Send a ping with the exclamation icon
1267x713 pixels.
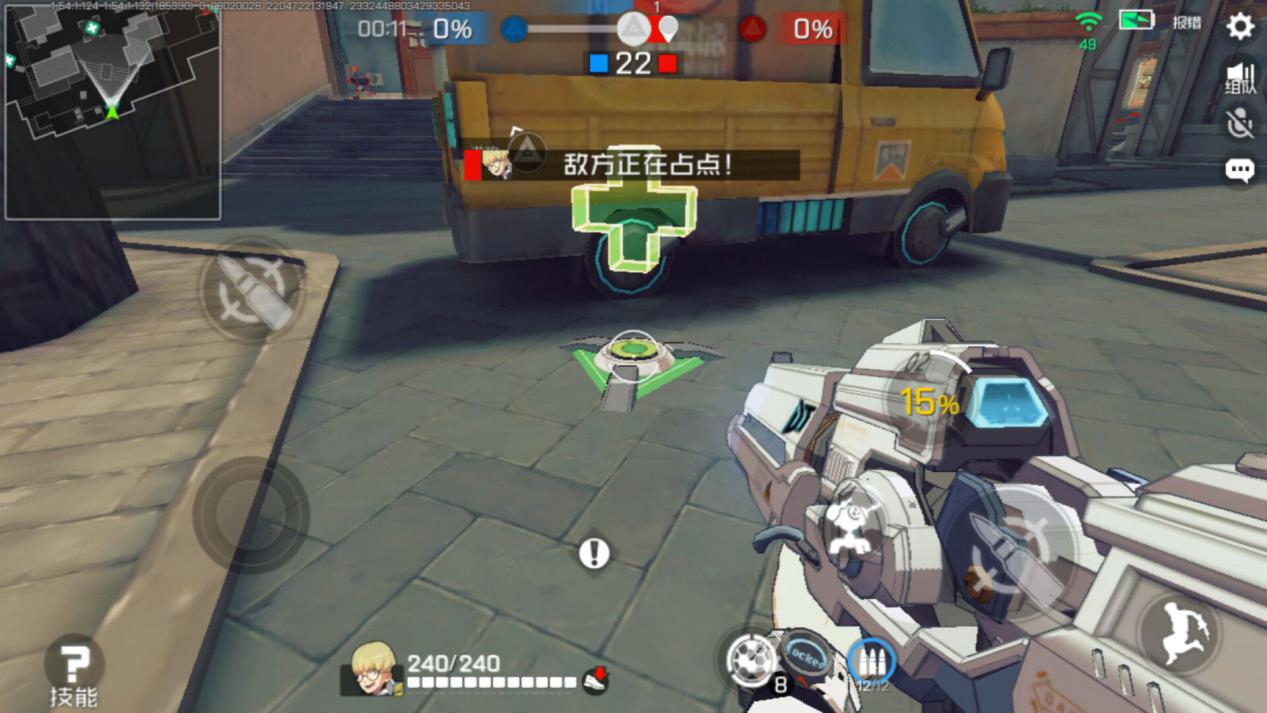594,553
